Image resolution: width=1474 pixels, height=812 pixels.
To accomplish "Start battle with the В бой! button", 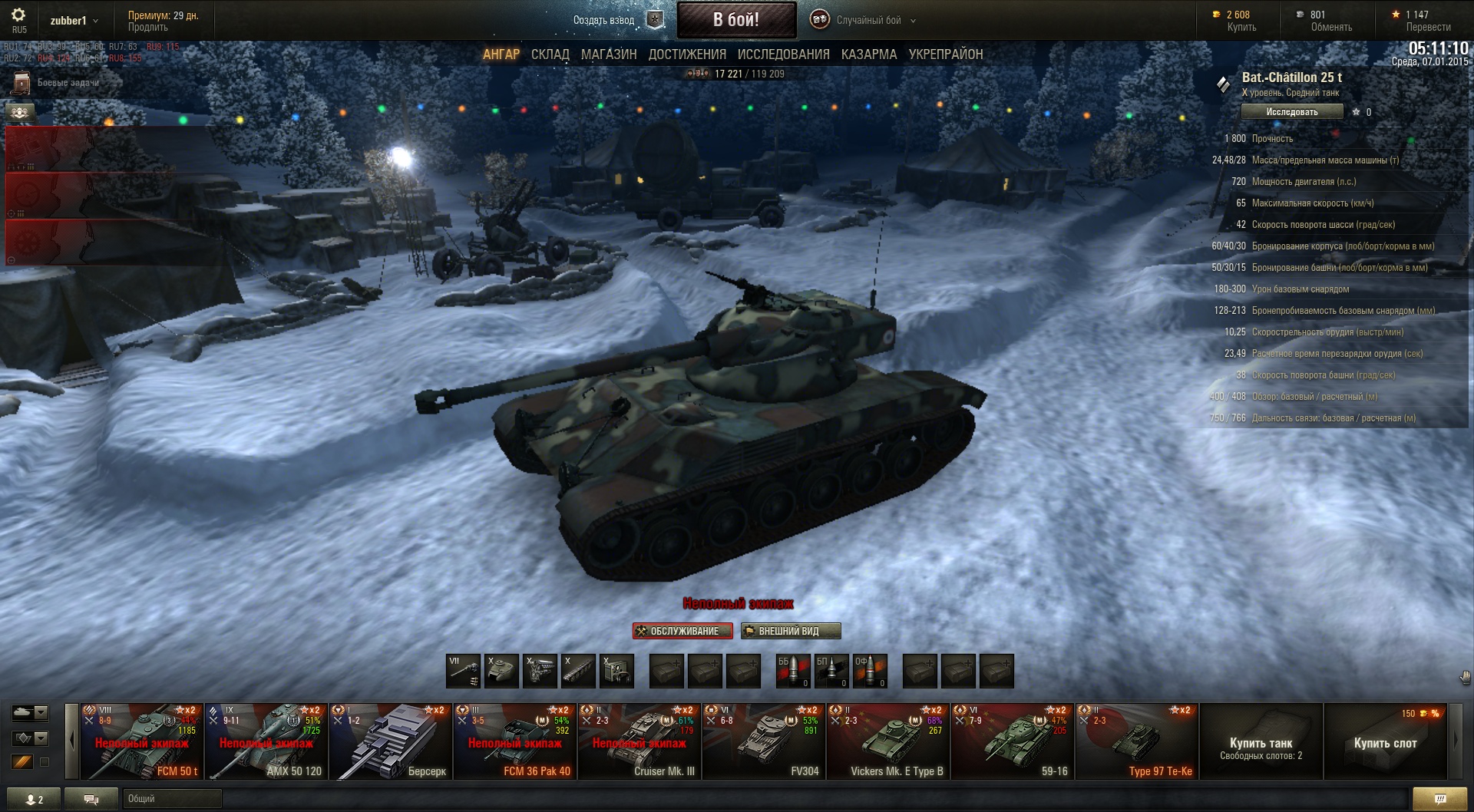I will tap(736, 20).
